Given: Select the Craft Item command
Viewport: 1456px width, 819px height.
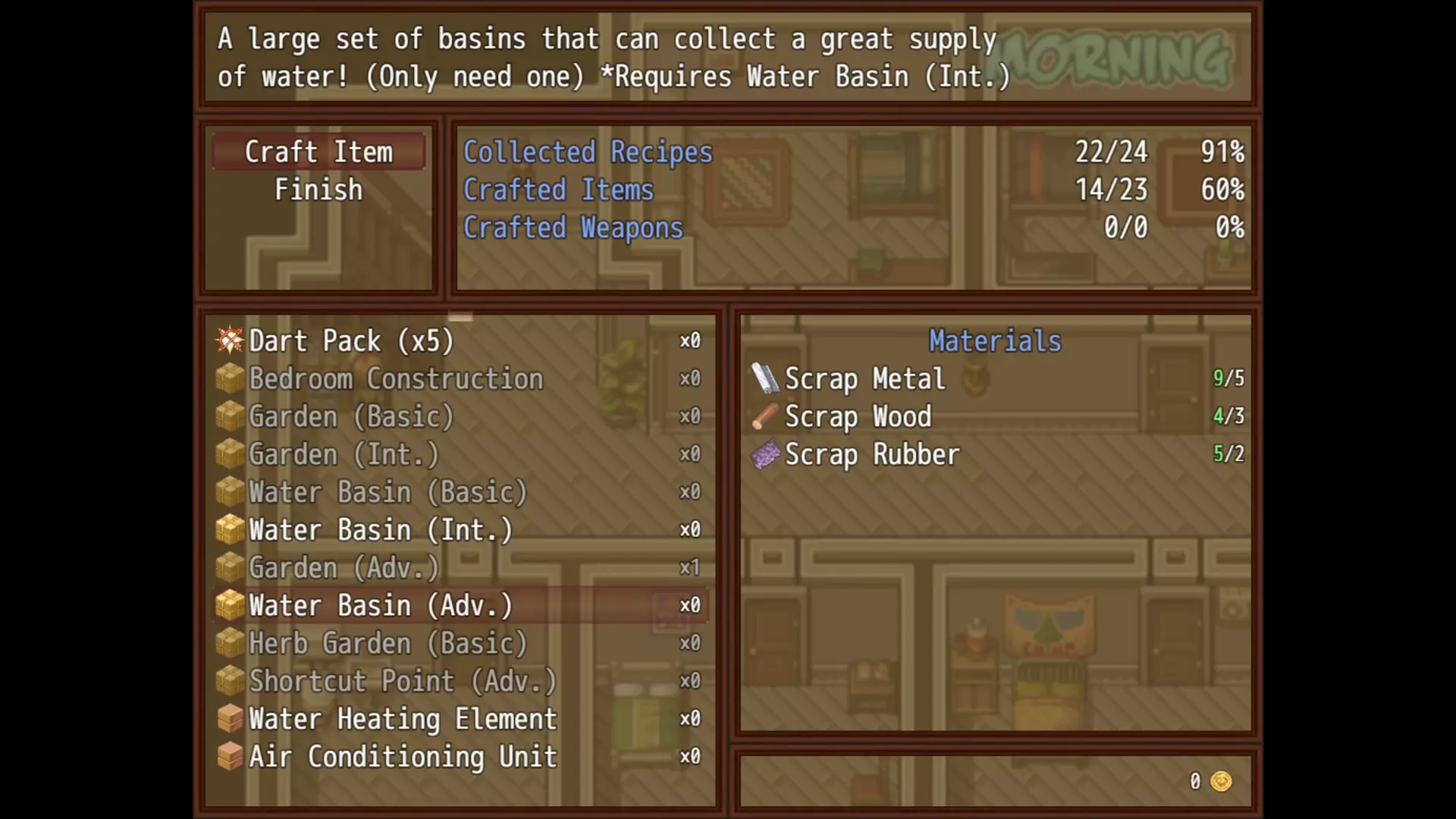Looking at the screenshot, I should tap(318, 152).
